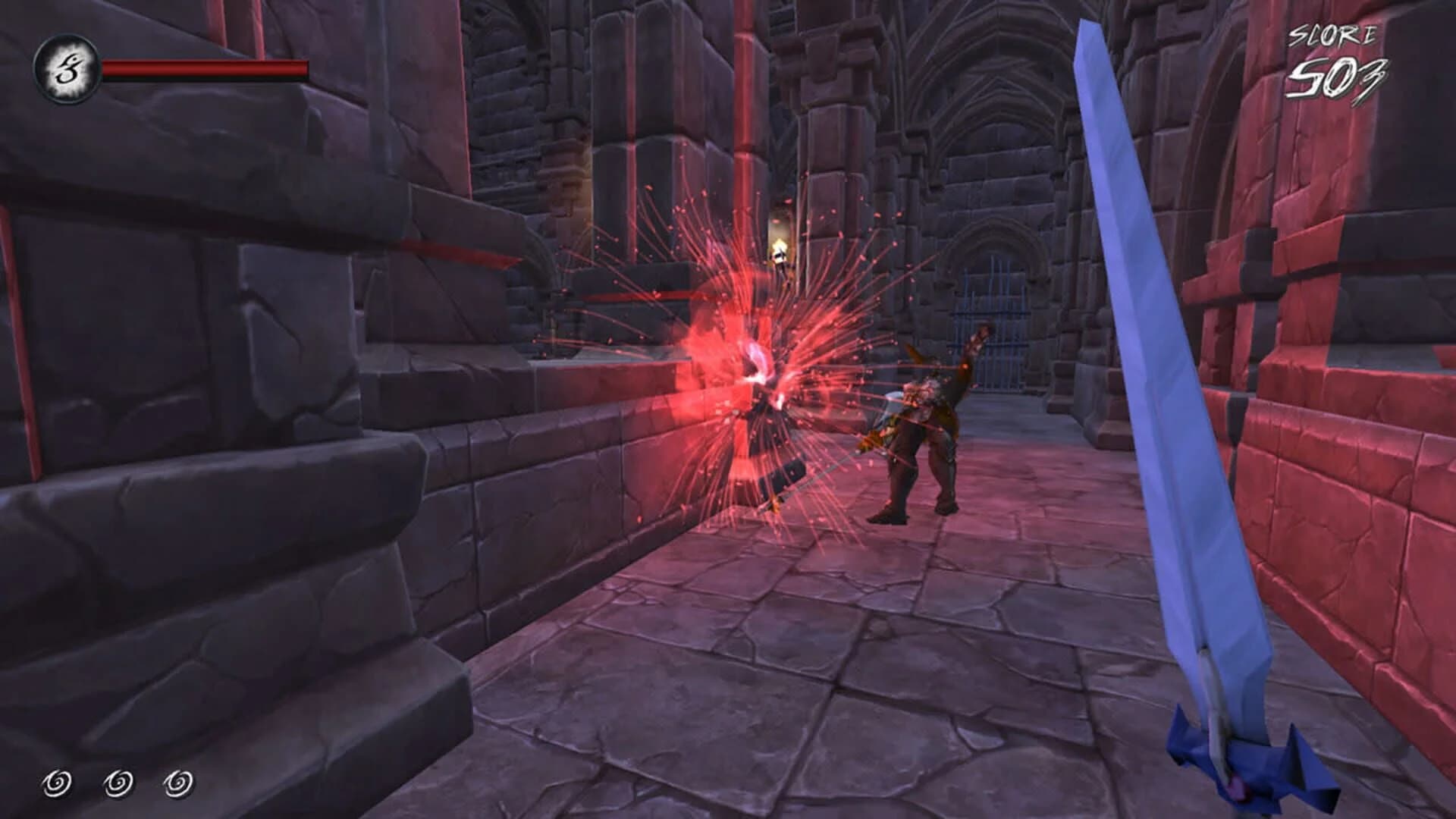Toggle the rune emblem inside the medallion

(67, 67)
